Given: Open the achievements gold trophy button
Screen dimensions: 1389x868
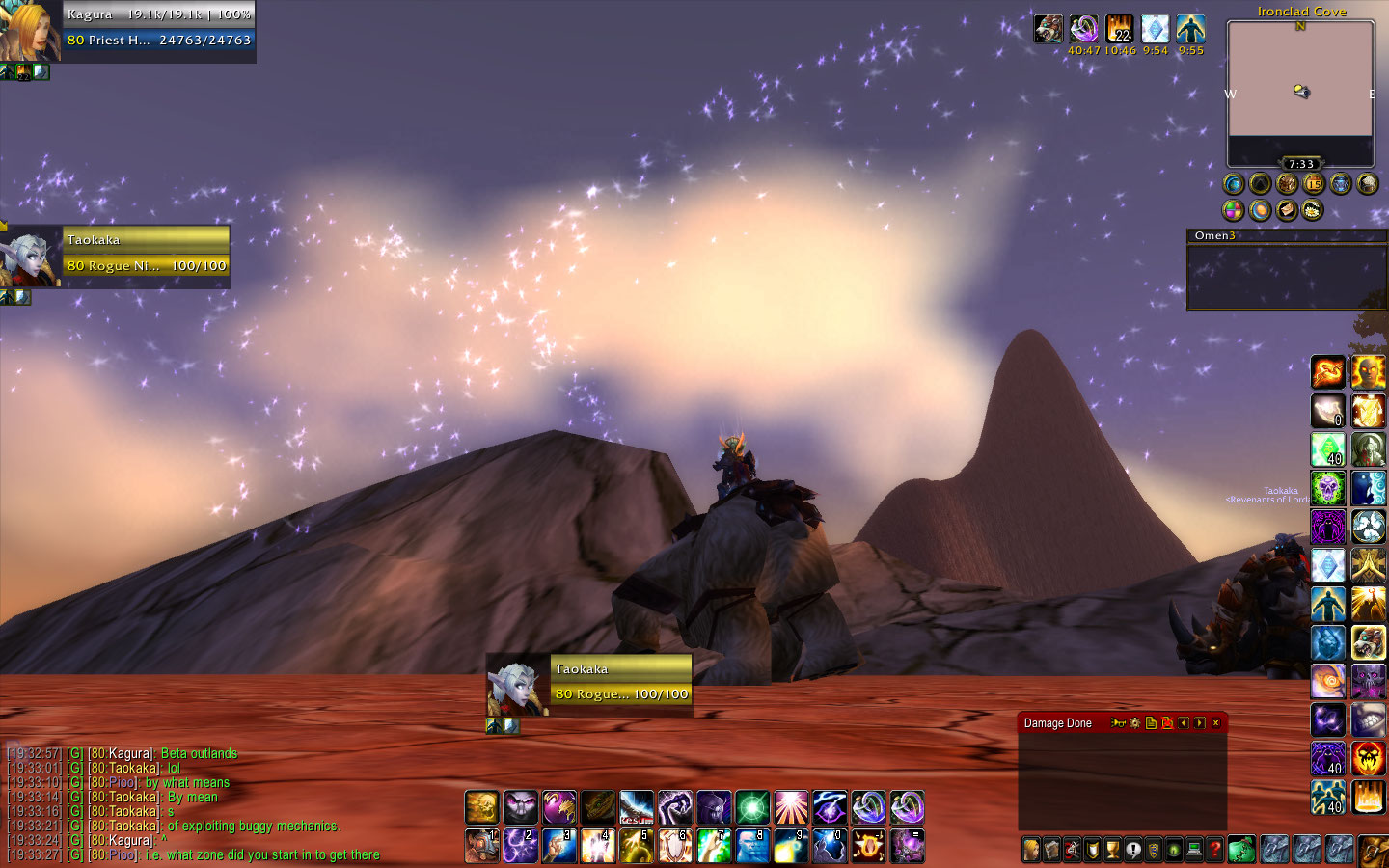Looking at the screenshot, I should point(1112,850).
